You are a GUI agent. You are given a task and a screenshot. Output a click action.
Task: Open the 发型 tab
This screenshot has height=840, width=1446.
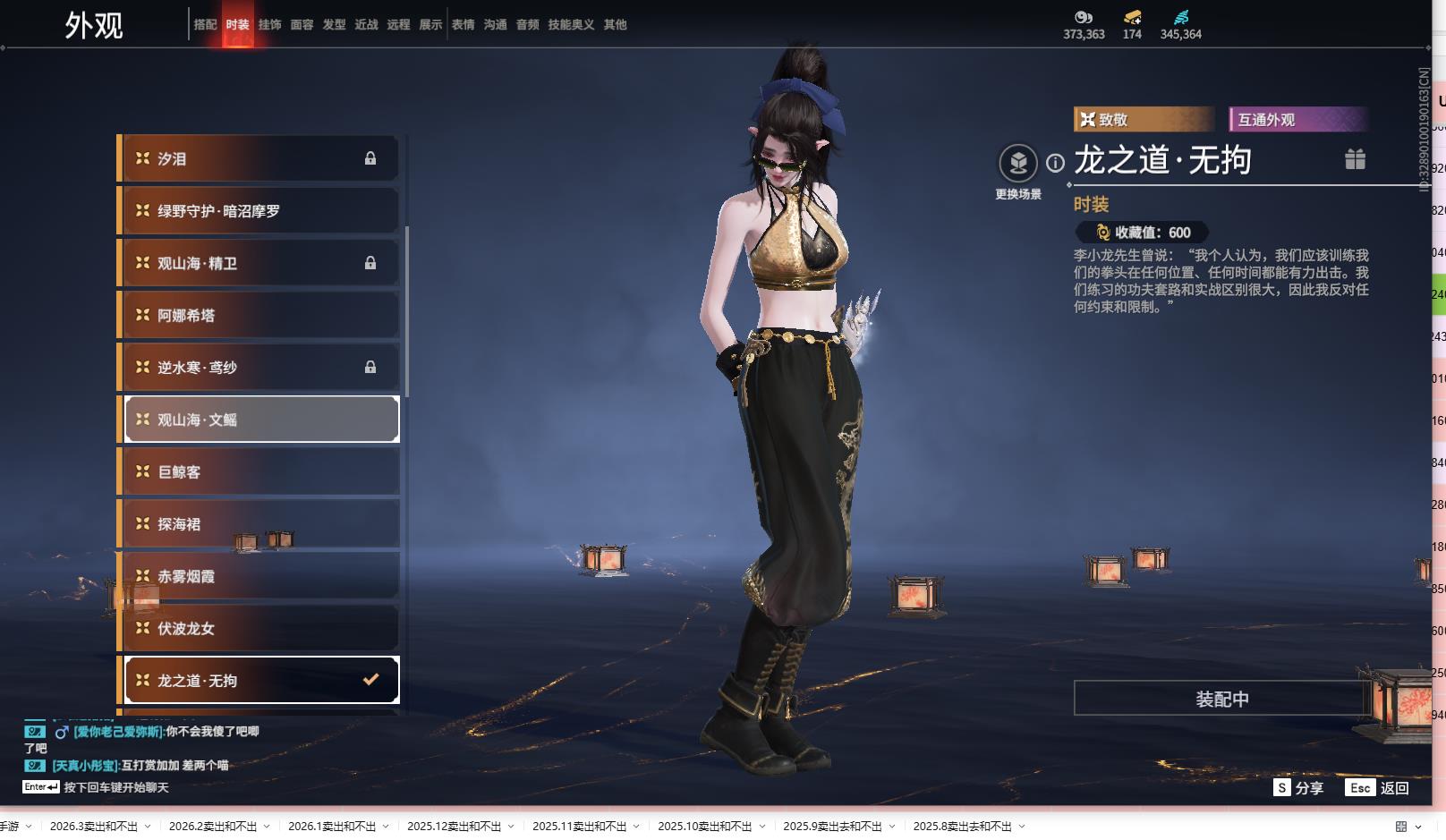point(334,25)
